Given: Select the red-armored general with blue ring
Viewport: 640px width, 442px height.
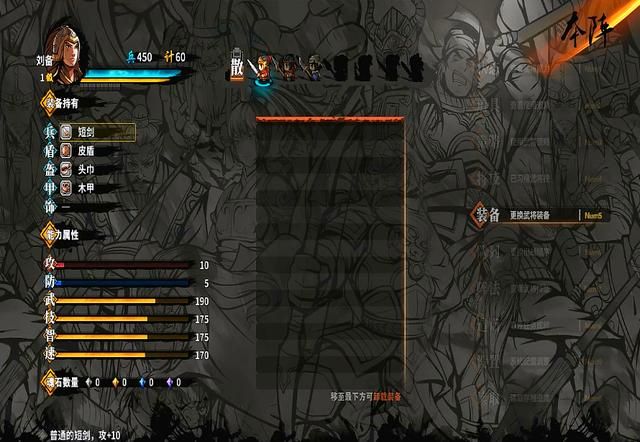Looking at the screenshot, I should [x=264, y=68].
